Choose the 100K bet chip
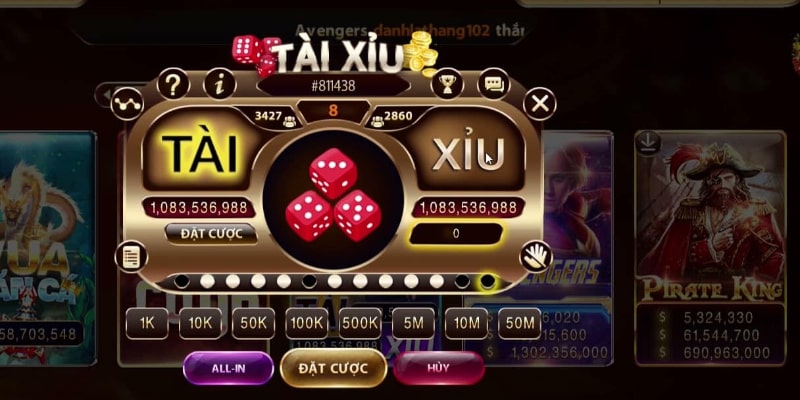Screen dimensions: 800x400 click(x=306, y=322)
